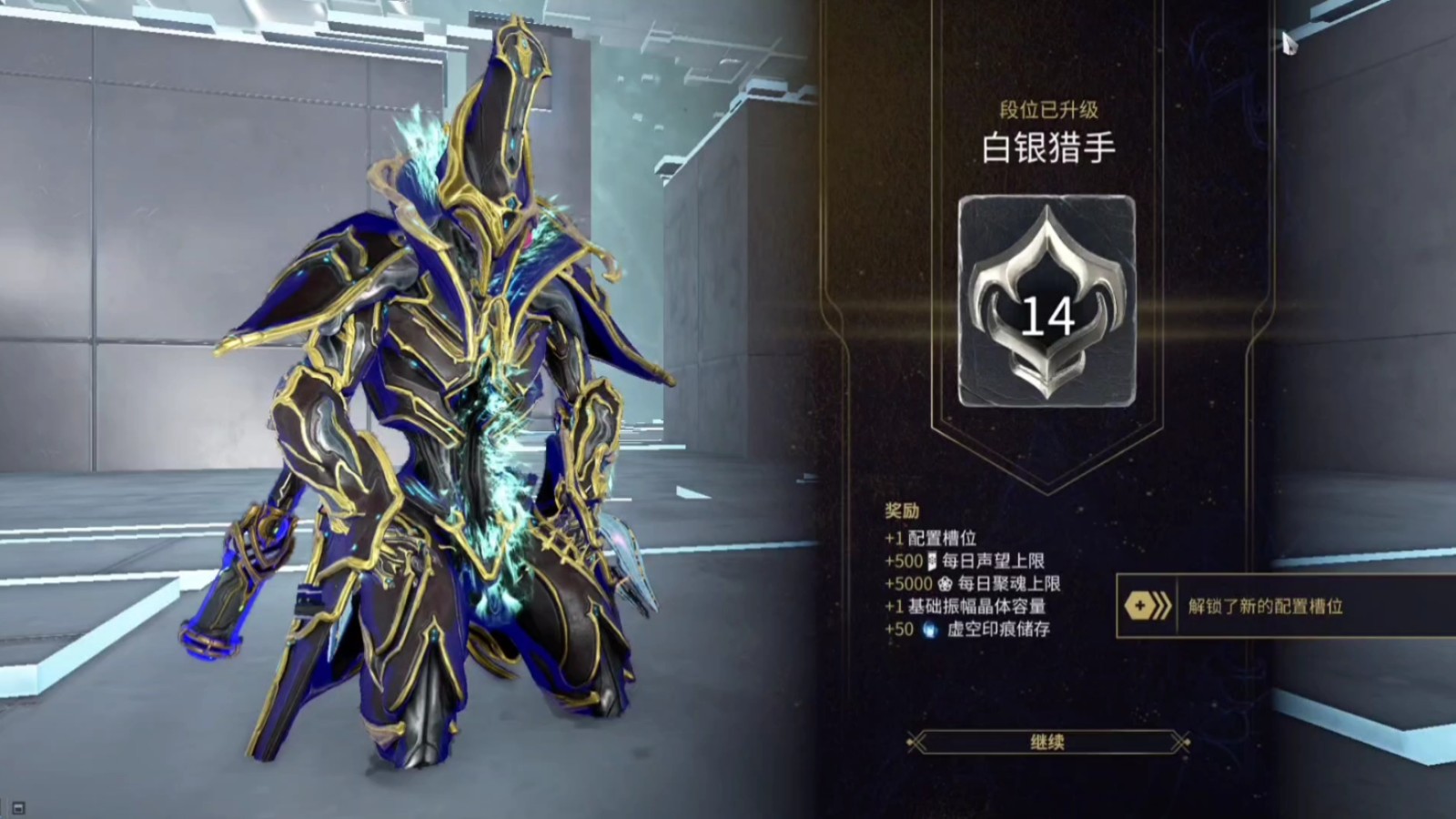Screen dimensions: 1456x819
Task: Click the double chevron arrows on the notification
Action: click(x=1161, y=605)
